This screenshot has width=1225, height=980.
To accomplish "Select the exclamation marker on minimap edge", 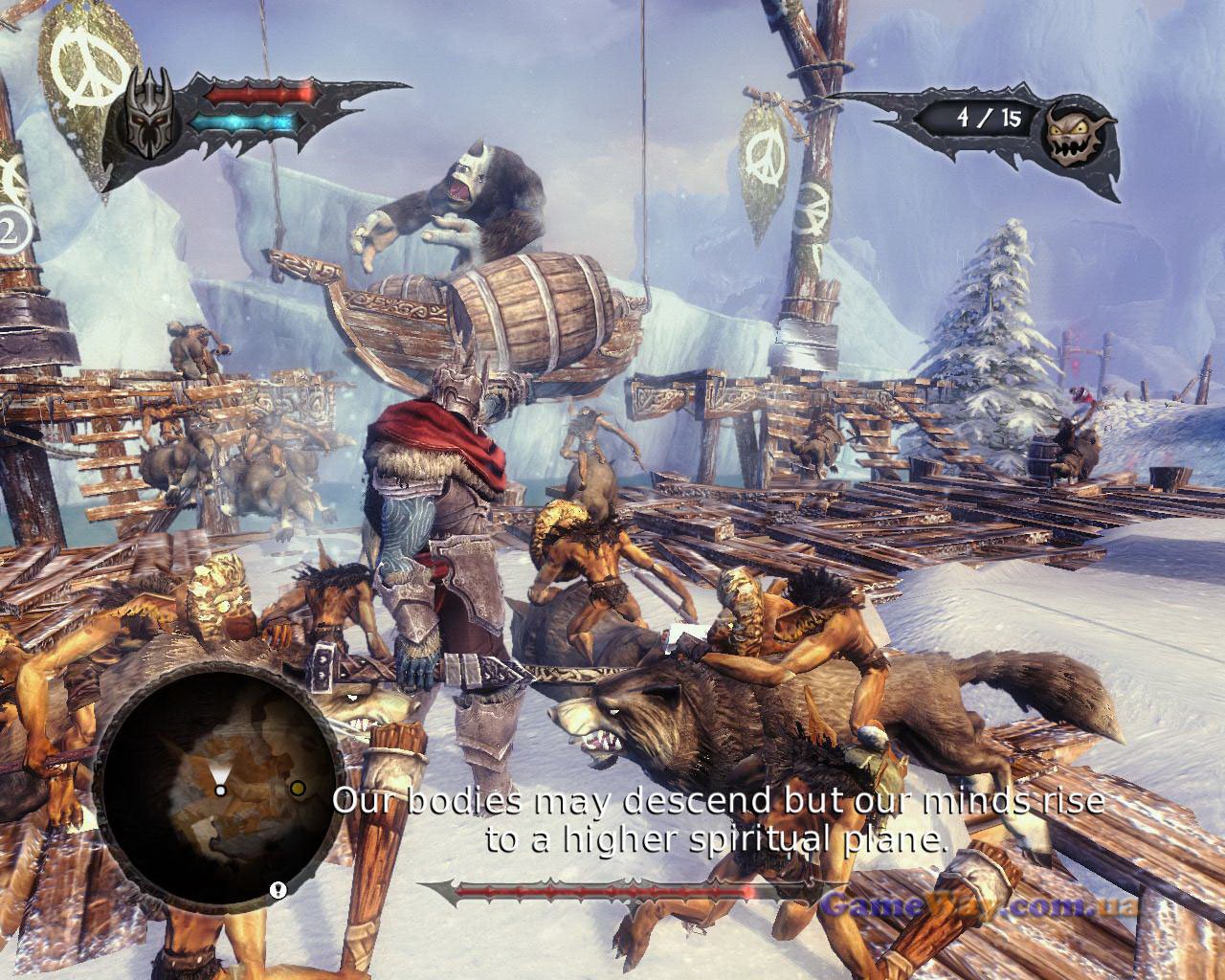I will 277,889.
